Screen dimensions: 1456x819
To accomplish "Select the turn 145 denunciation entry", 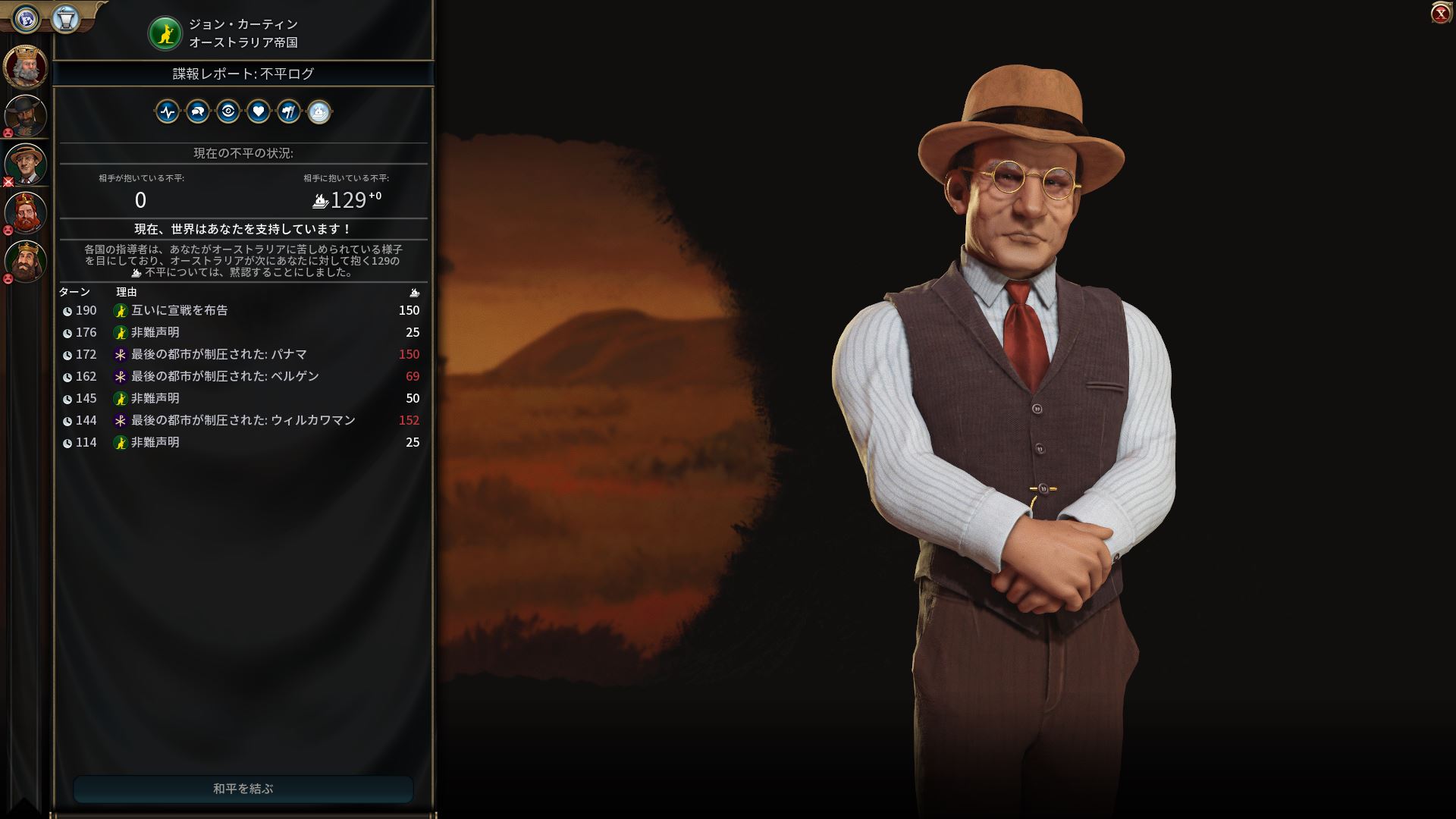I will coord(243,398).
